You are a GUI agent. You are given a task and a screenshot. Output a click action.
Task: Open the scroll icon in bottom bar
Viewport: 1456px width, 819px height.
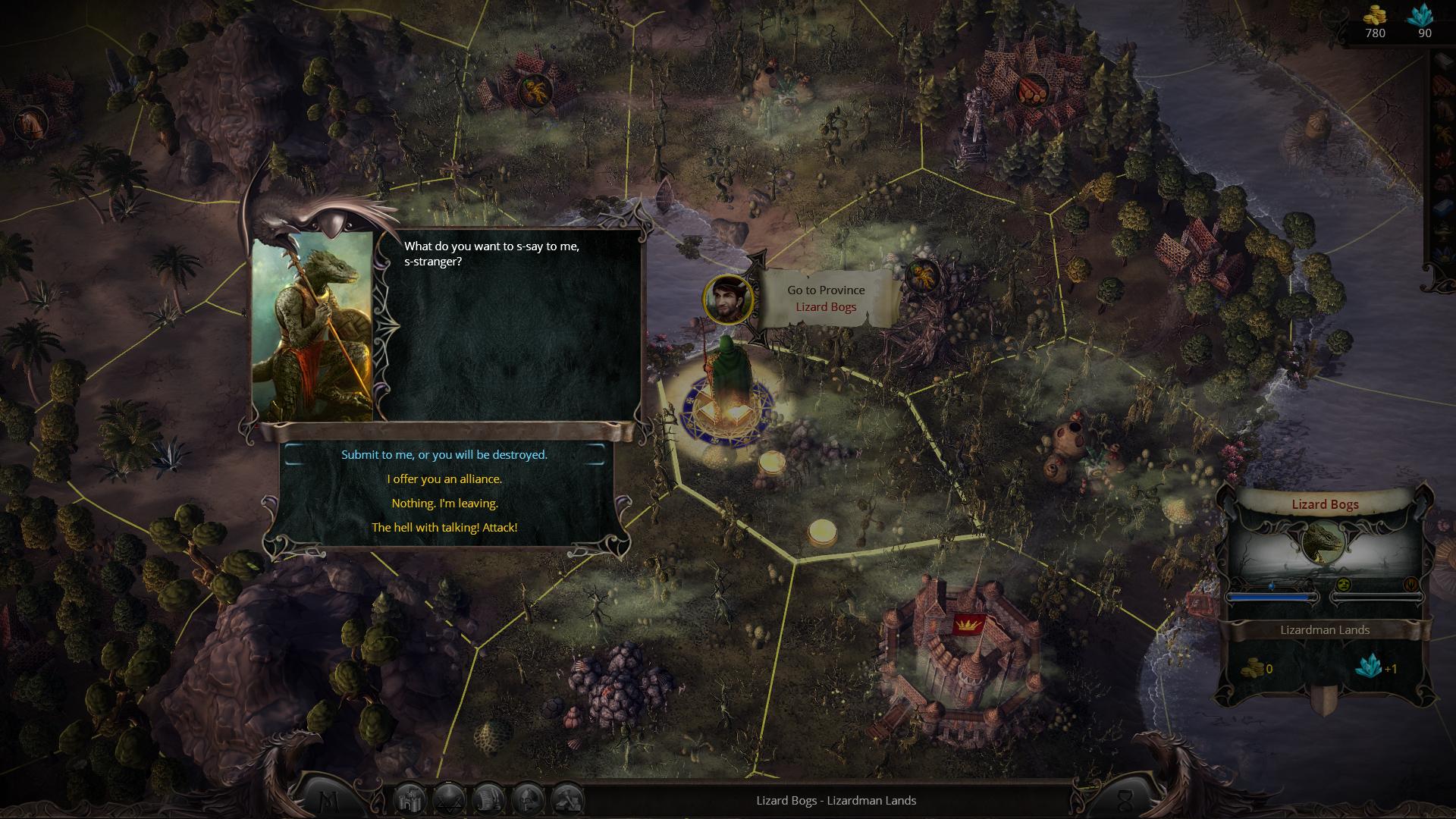point(488,799)
